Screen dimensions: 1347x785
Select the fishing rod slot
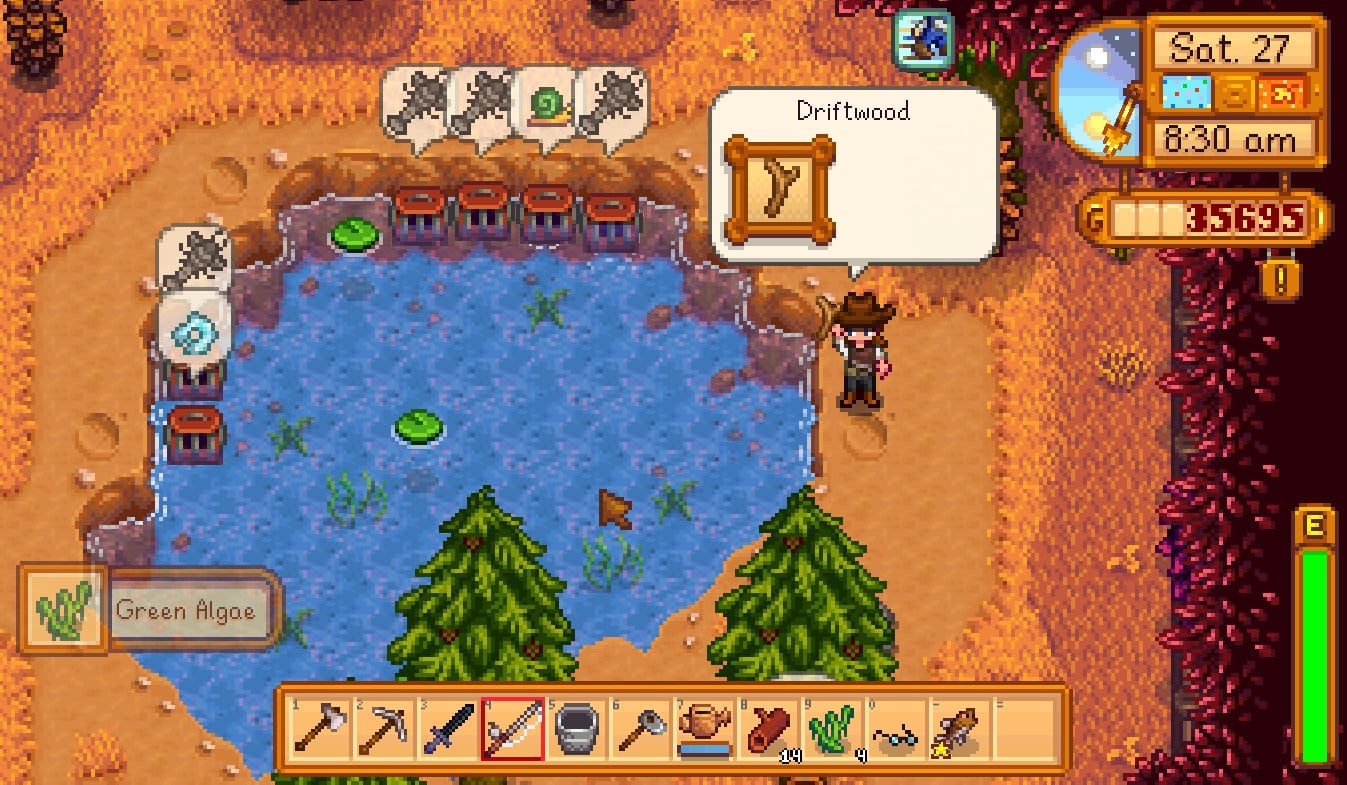(x=512, y=729)
